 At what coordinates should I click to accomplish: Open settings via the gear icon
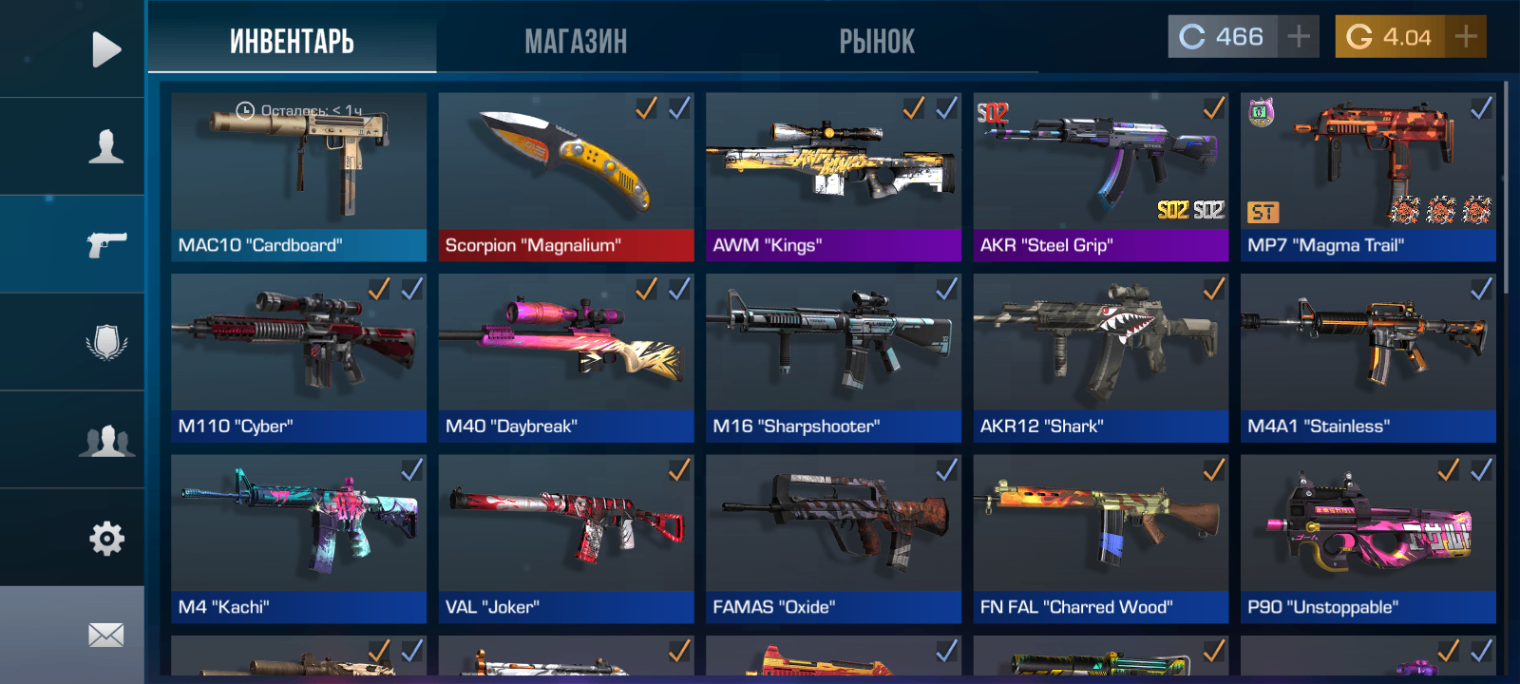coord(106,539)
